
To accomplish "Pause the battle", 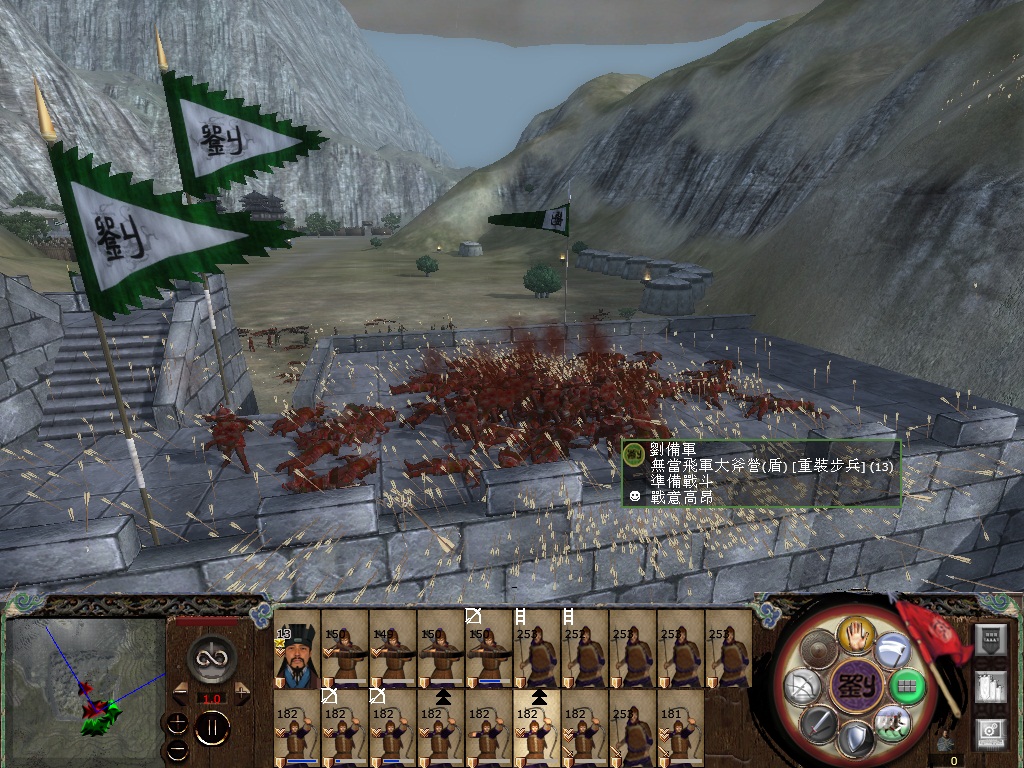I will [211, 728].
